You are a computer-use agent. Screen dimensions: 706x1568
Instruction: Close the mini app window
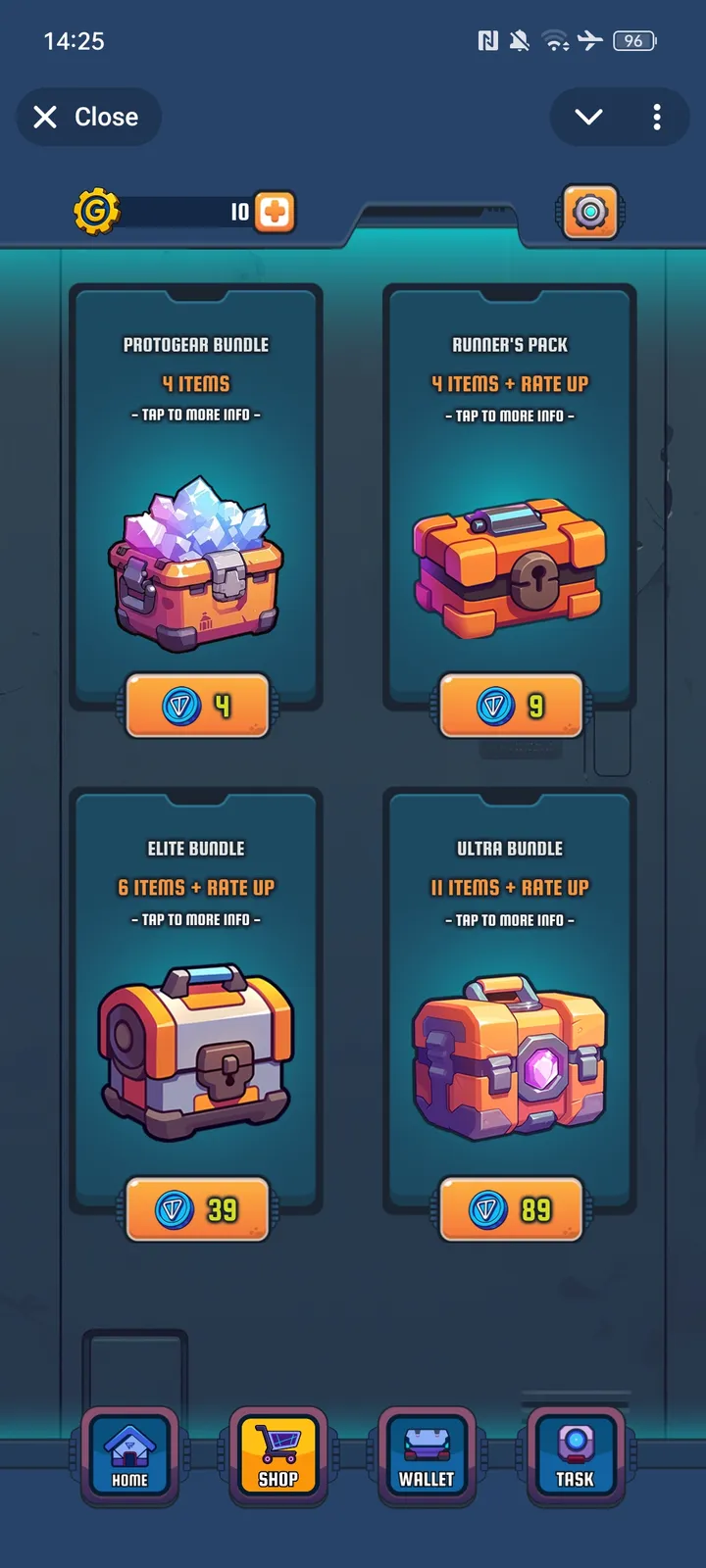coord(87,118)
